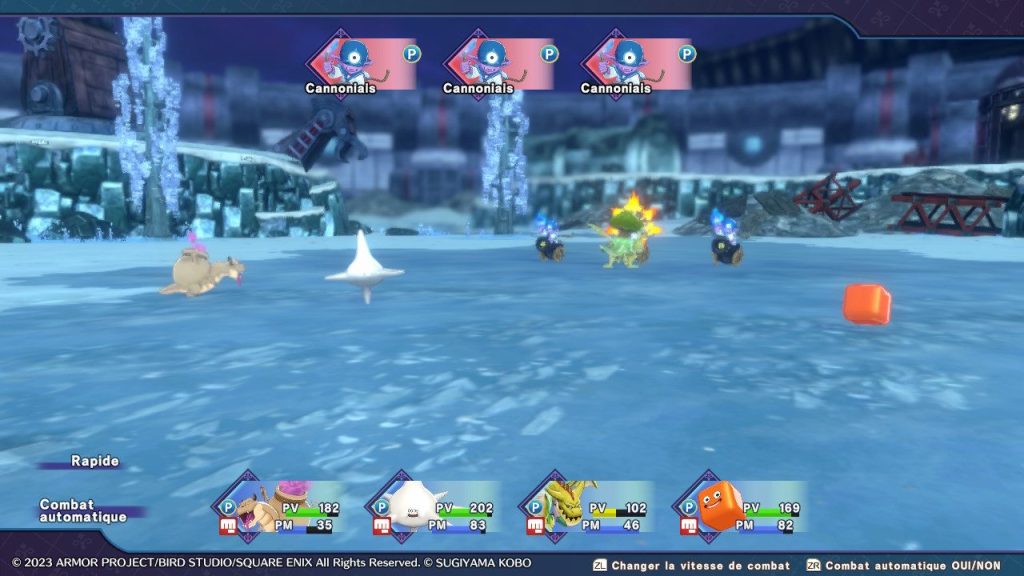The height and width of the screenshot is (576, 1024).
Task: Click the orange cube monster portrait
Action: click(x=719, y=505)
